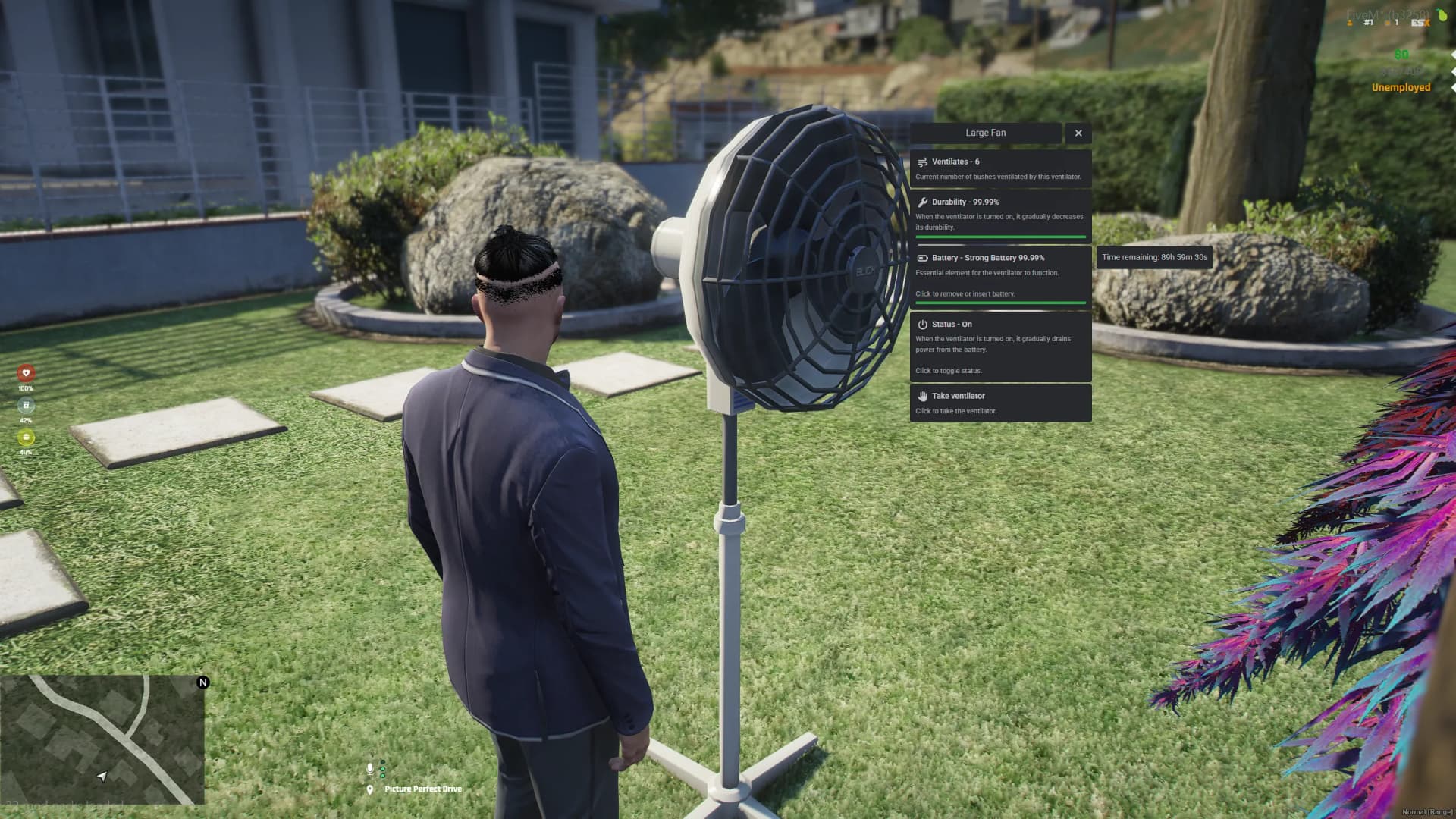Select the Ventilates 6 info row

click(999, 168)
